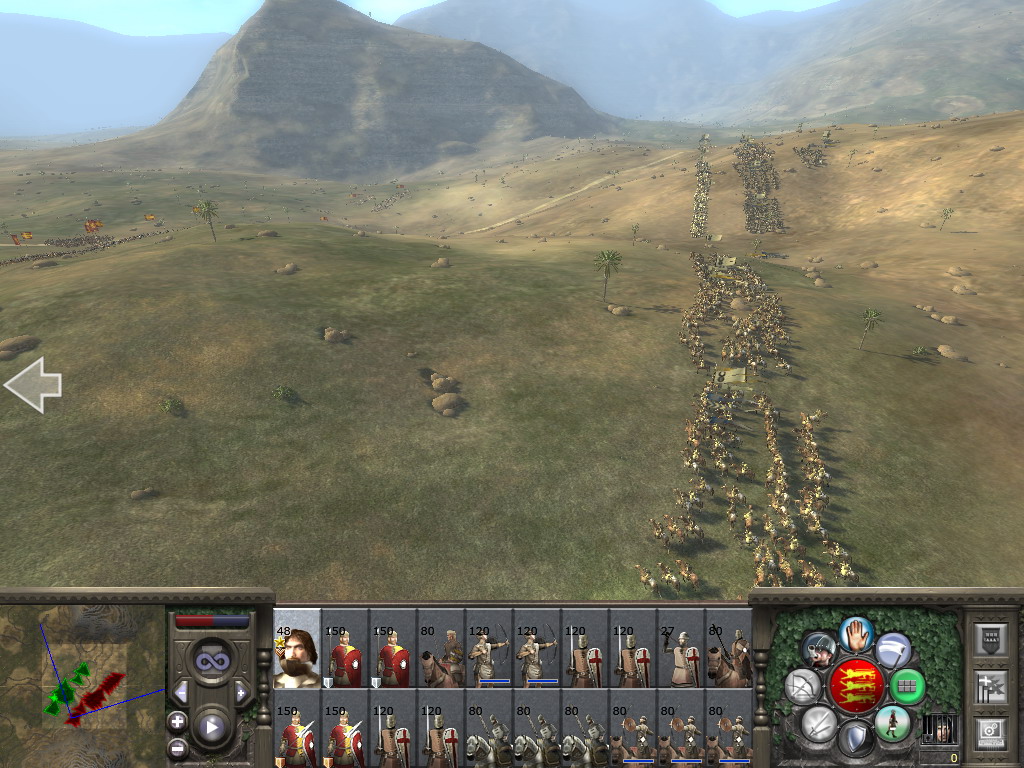Decrease game speed with left arrow
This screenshot has width=1024, height=768.
pyautogui.click(x=181, y=692)
